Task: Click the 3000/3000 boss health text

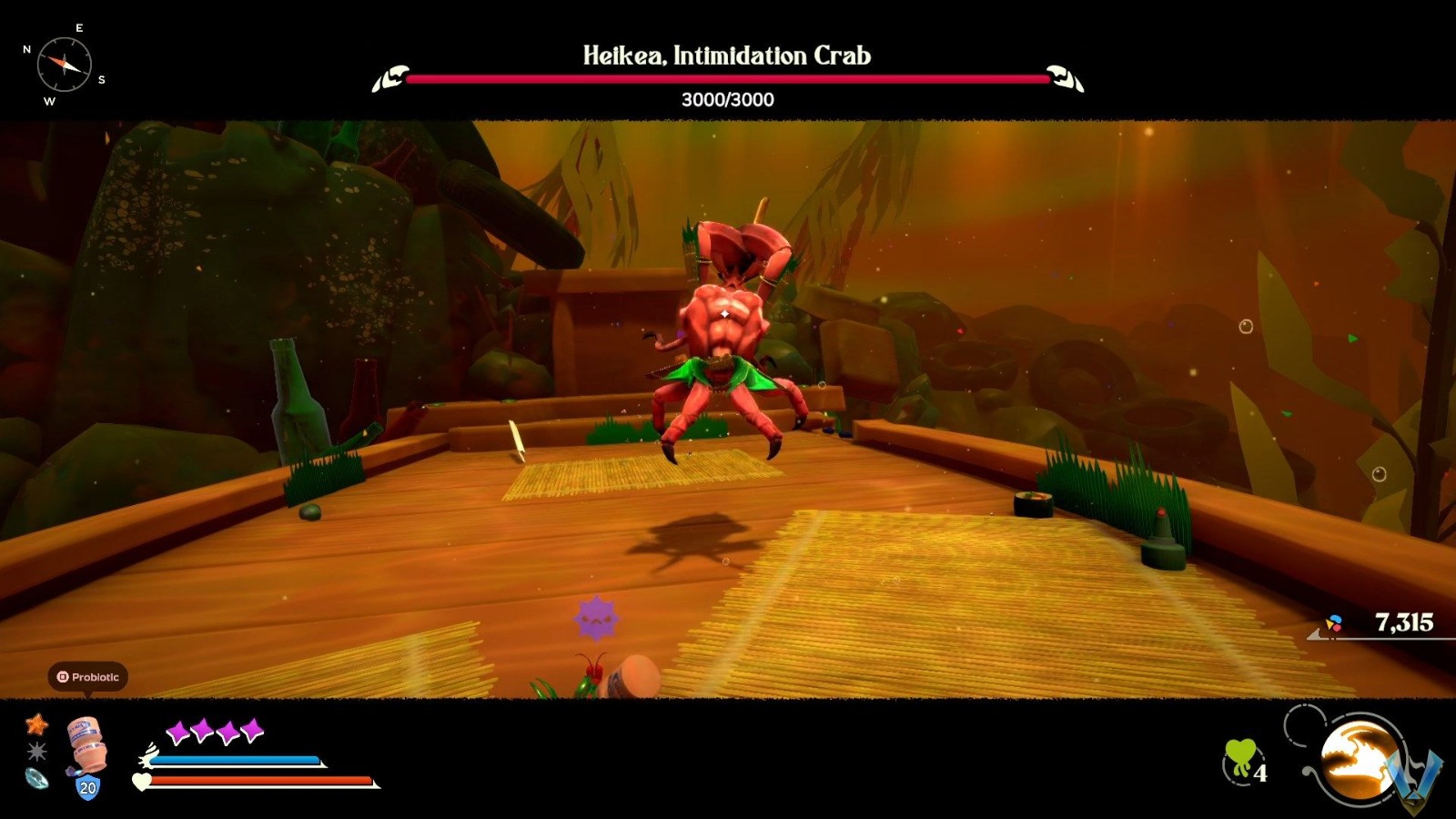Action: (726, 101)
